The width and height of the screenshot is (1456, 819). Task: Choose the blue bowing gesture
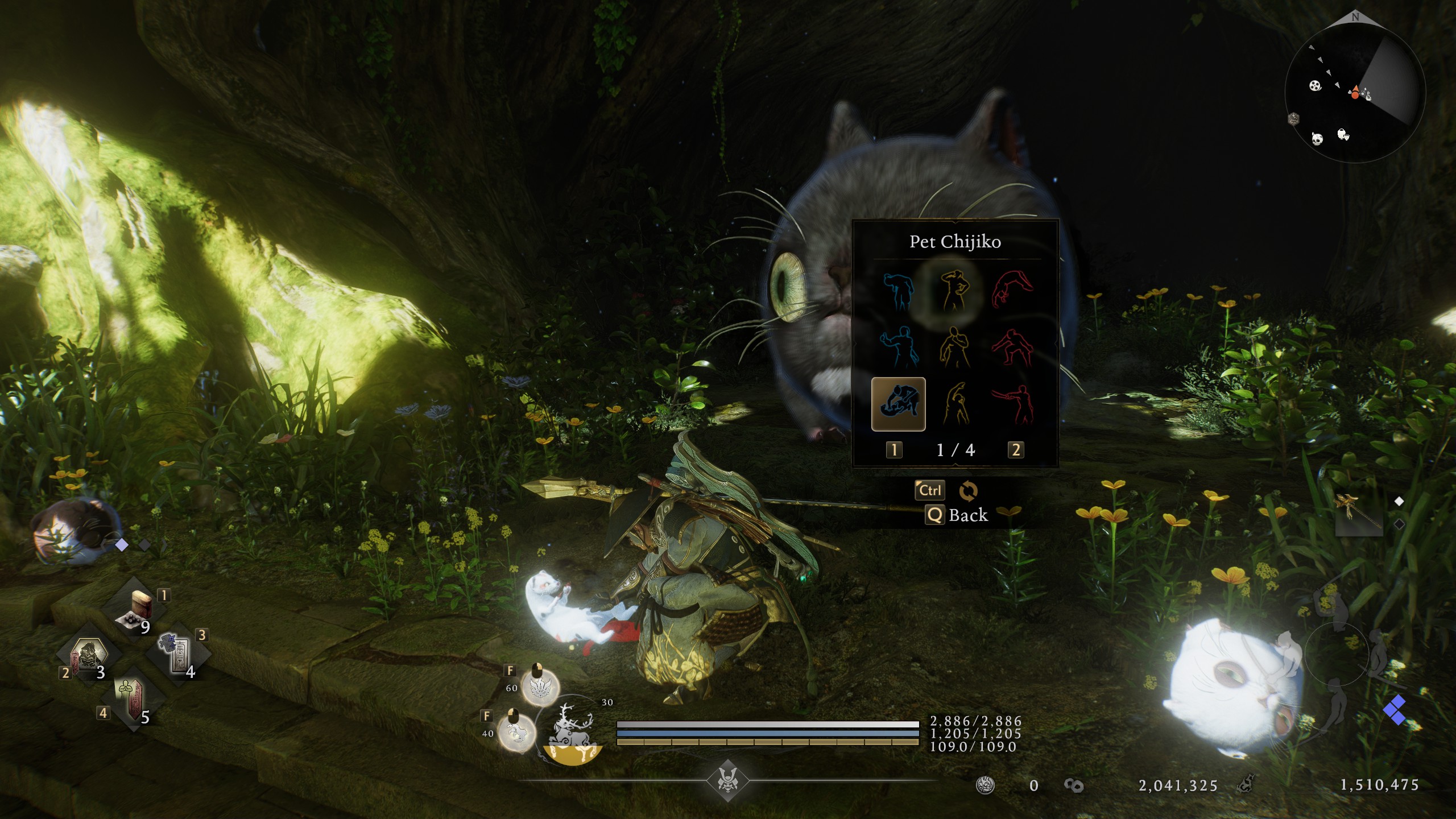coord(898,291)
